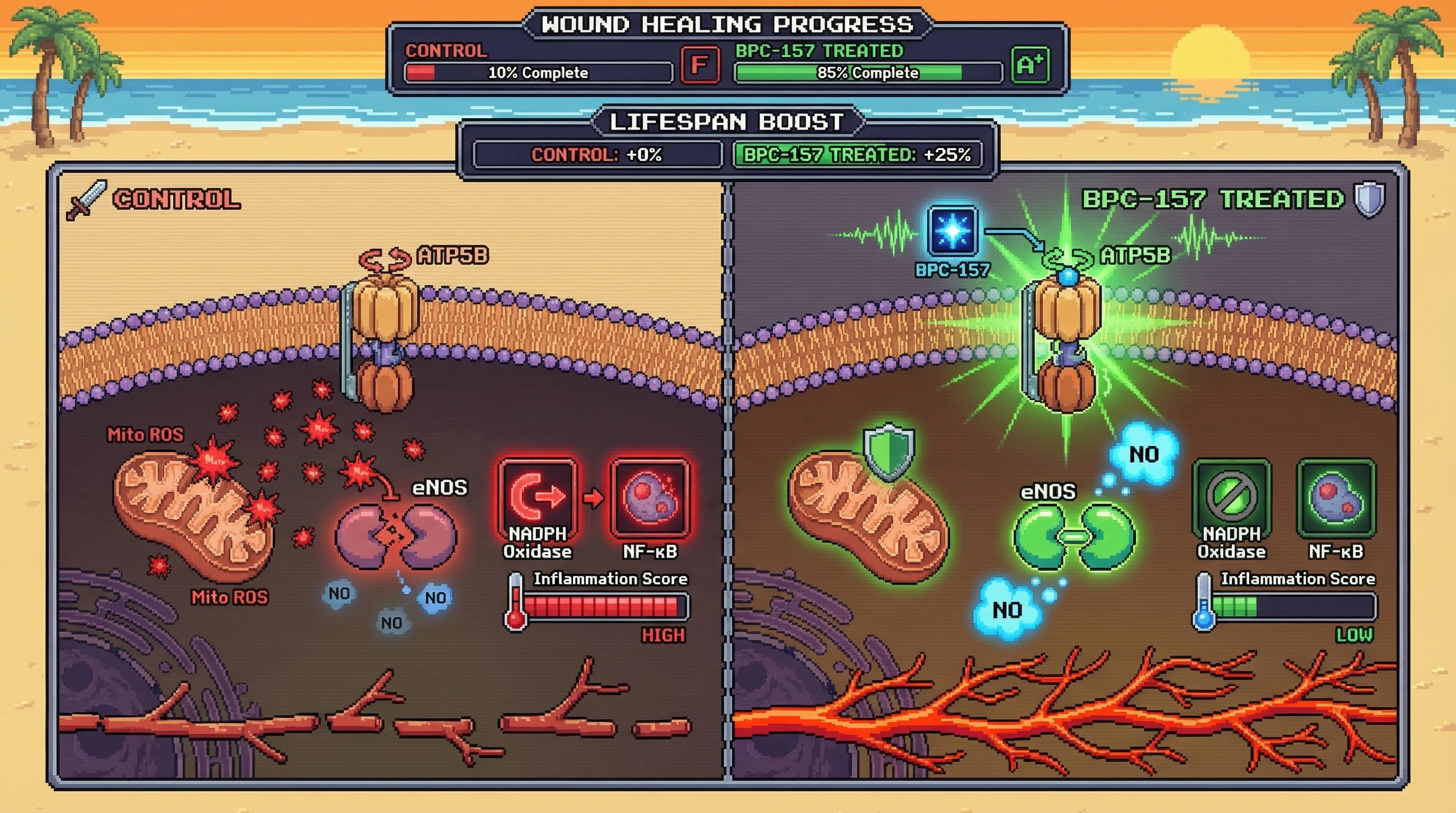The image size is (1456, 813).
Task: Select the green A+ grade badge
Action: tap(1030, 65)
